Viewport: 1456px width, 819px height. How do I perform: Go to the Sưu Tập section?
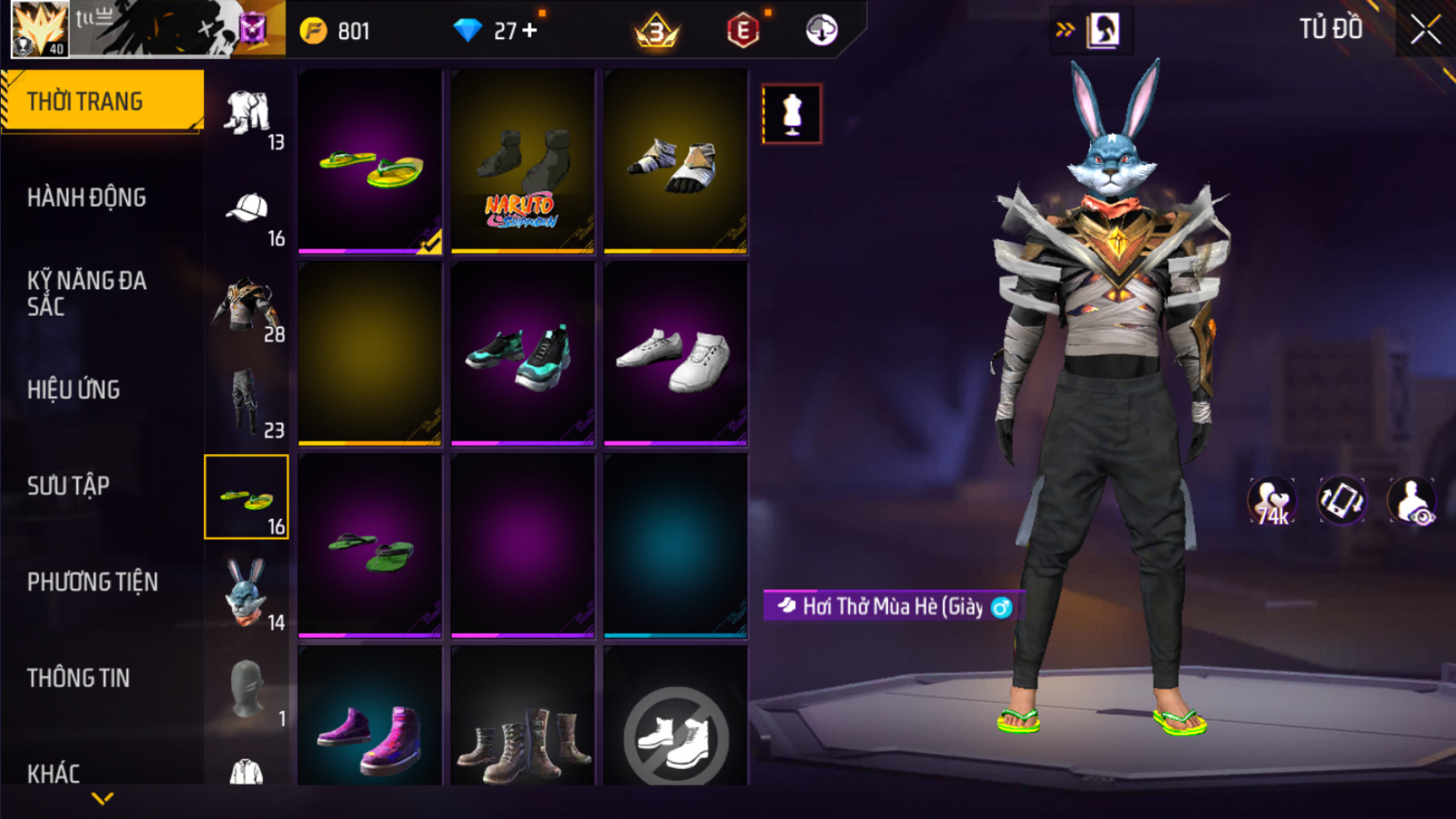pyautogui.click(x=68, y=486)
